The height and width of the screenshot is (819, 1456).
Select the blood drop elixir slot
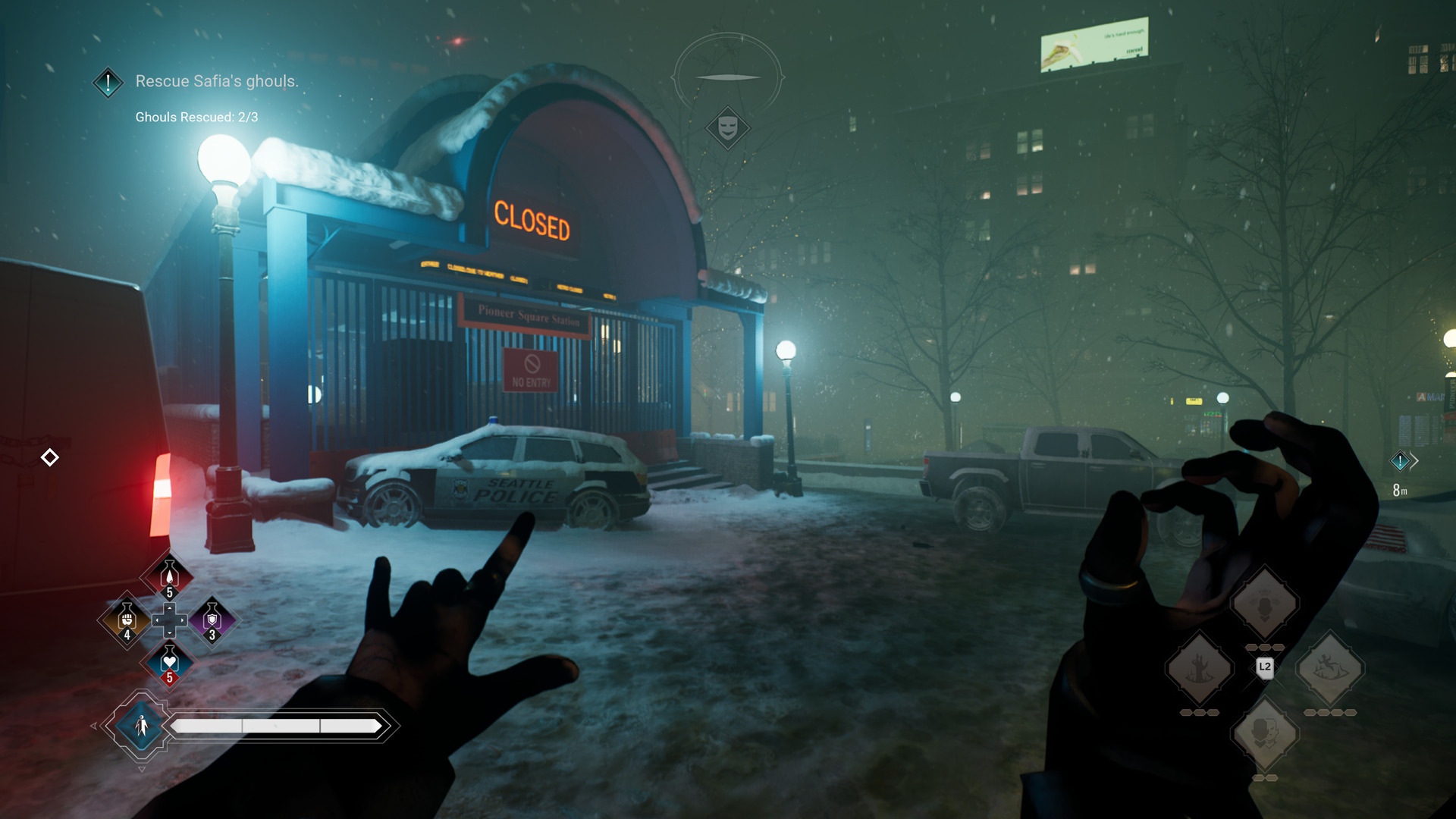pos(169,576)
